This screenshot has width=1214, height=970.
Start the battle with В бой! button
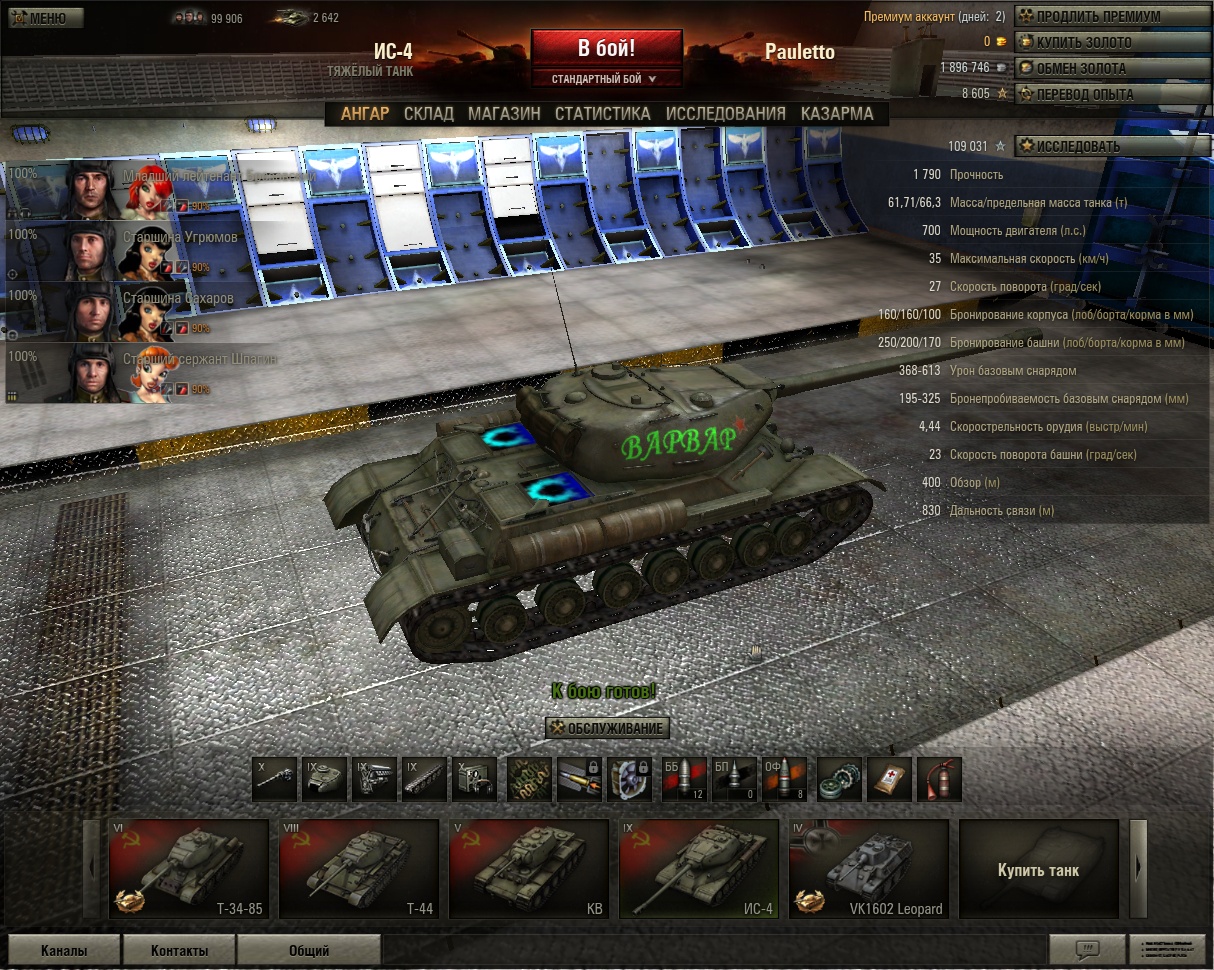[606, 48]
